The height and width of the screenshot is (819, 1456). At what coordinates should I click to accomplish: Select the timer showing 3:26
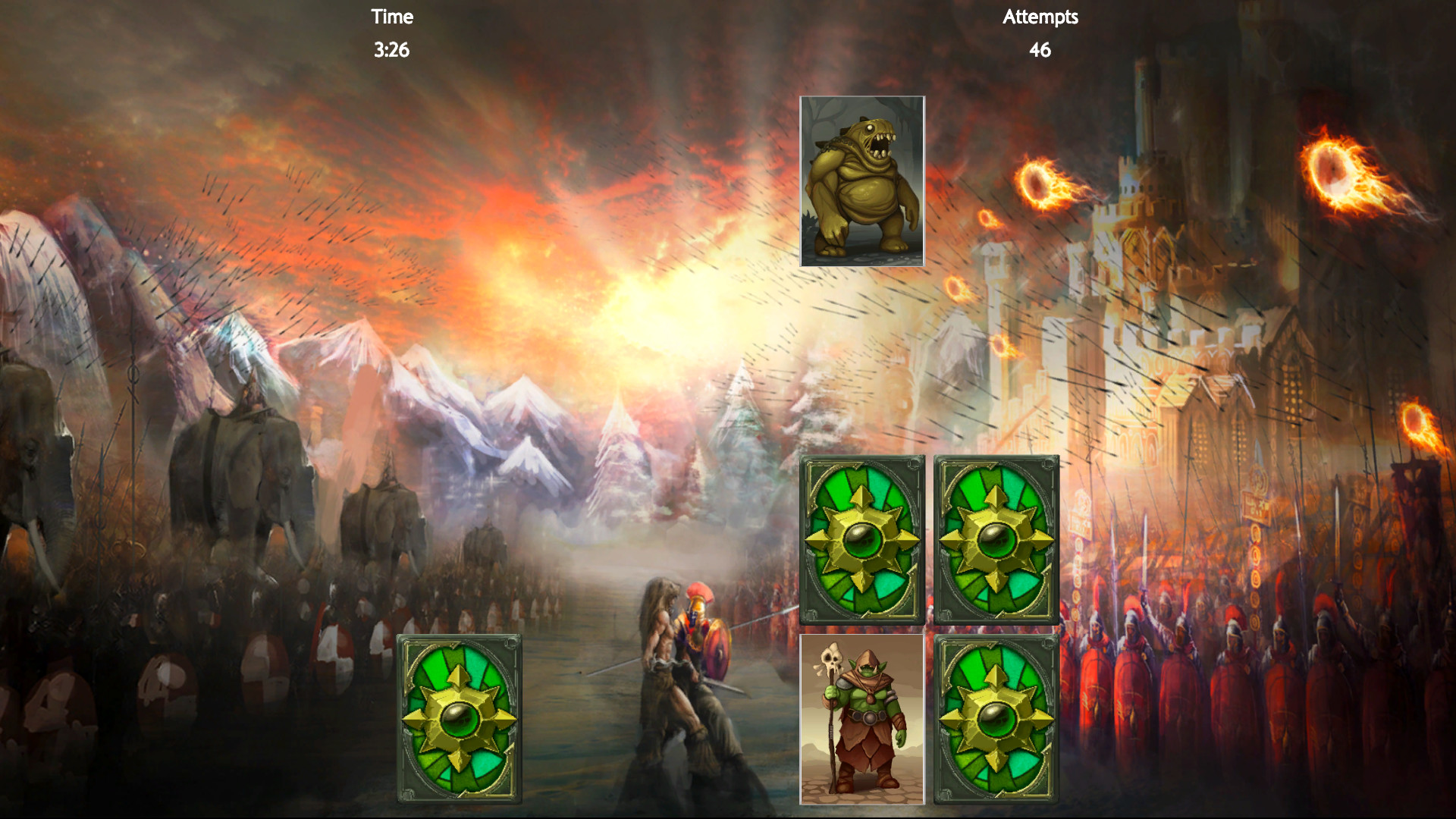391,52
